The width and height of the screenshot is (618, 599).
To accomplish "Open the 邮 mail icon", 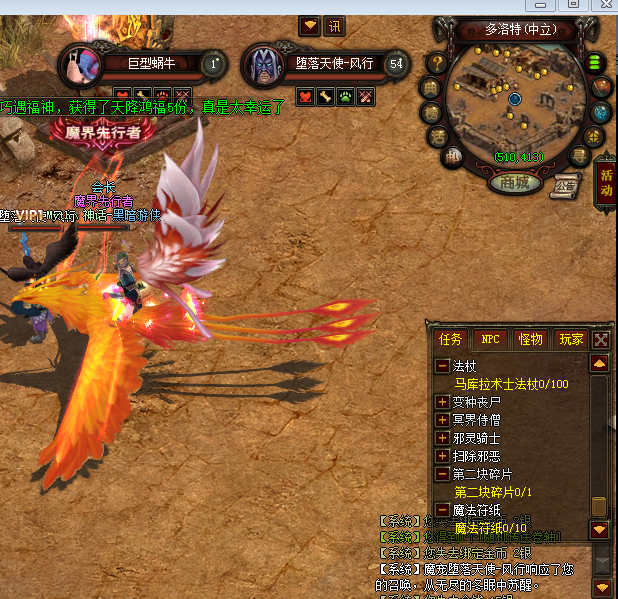I will coord(453,155).
